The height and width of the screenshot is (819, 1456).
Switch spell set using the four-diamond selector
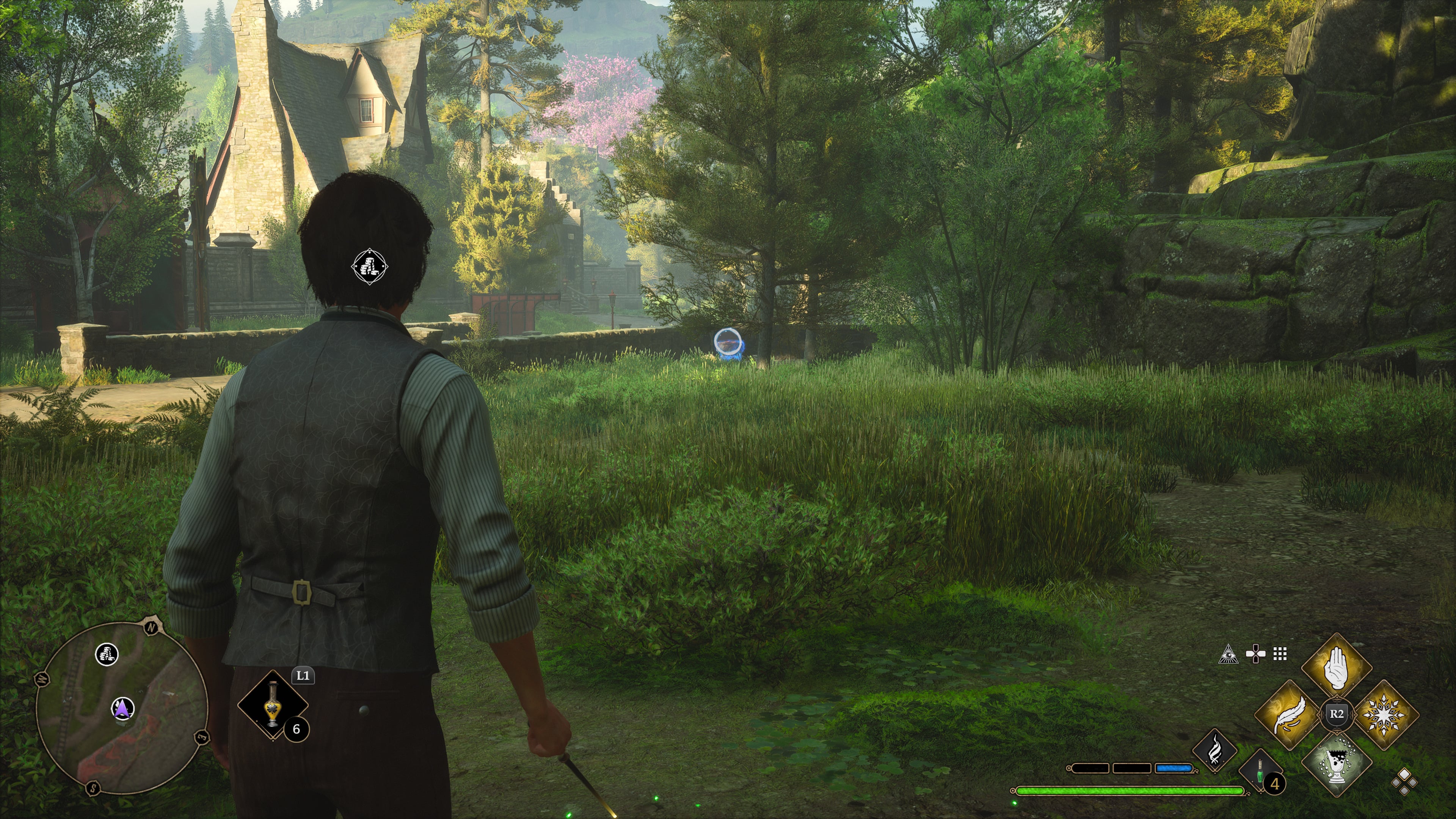coord(1404,782)
